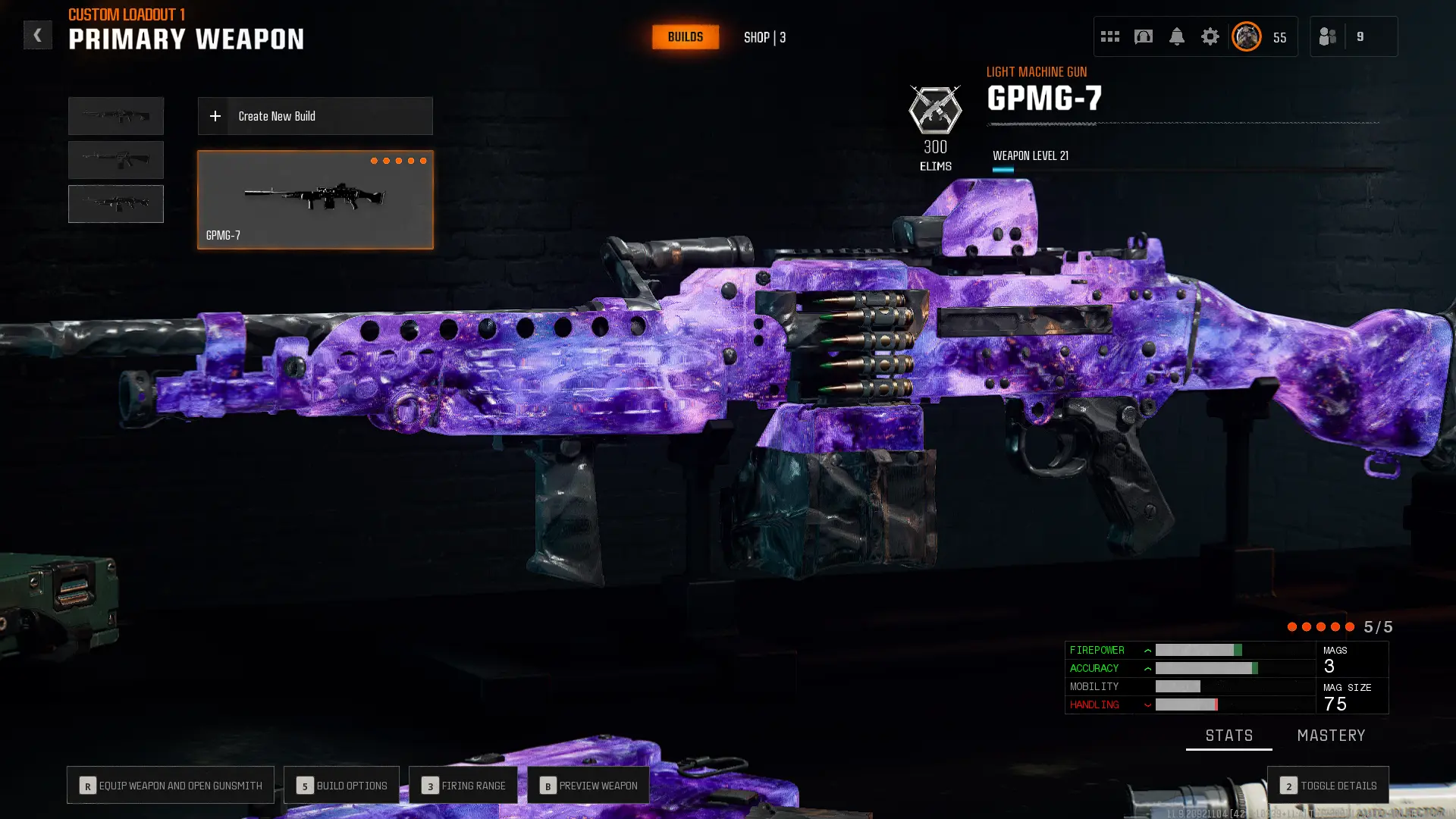Collapse the Handling stat chevron
Image resolution: width=1456 pixels, height=819 pixels.
pyautogui.click(x=1147, y=704)
